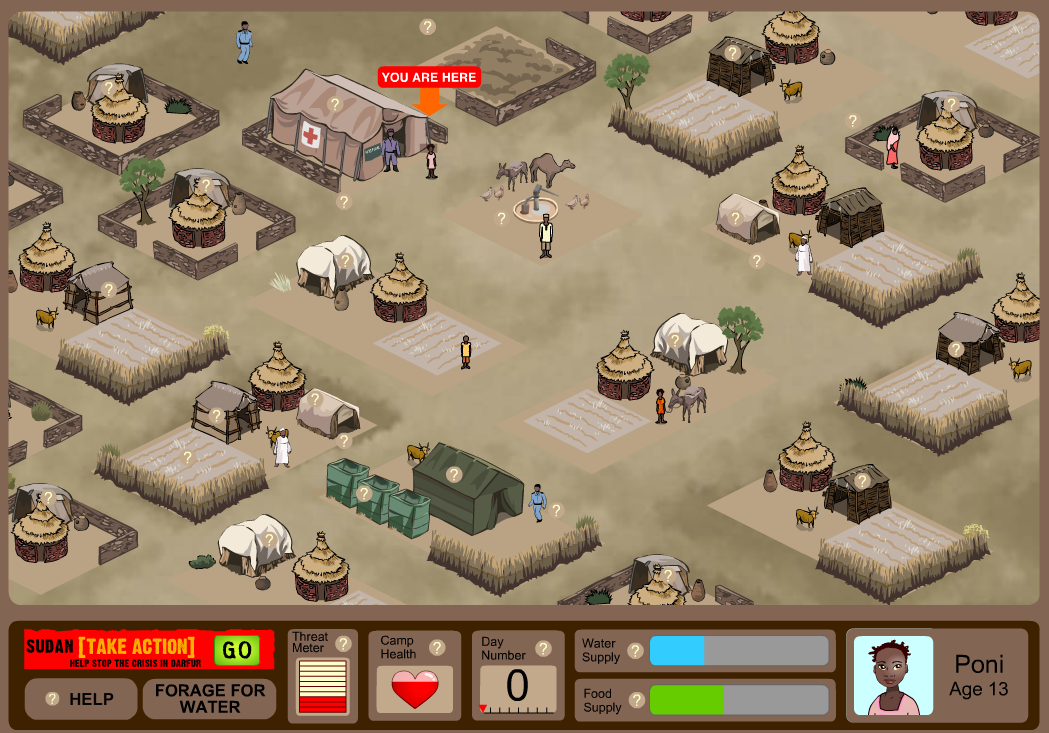Click the Food Supply question mark
This screenshot has height=733, width=1049.
point(635,700)
